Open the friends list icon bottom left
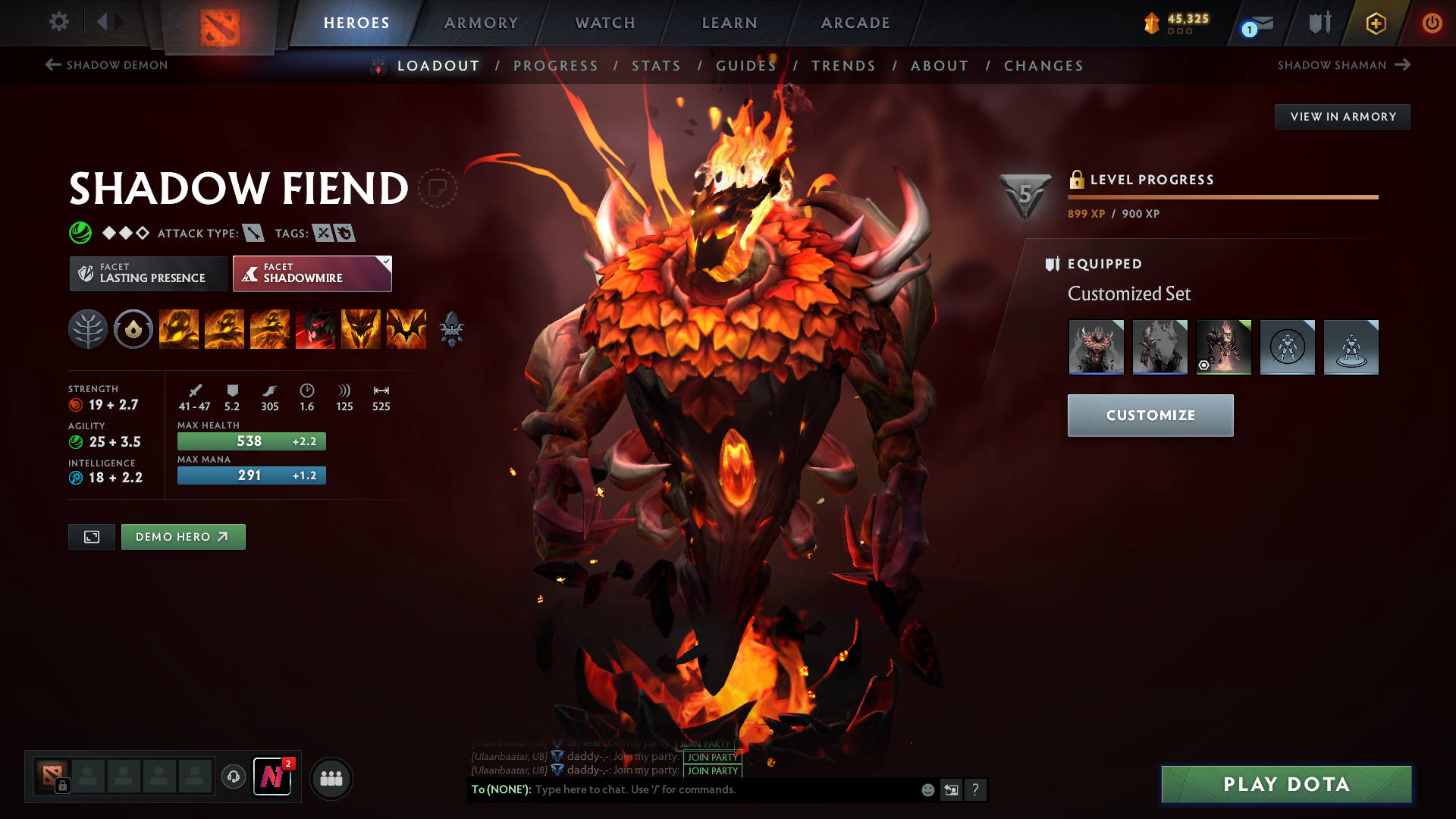Image resolution: width=1456 pixels, height=819 pixels. (x=331, y=777)
